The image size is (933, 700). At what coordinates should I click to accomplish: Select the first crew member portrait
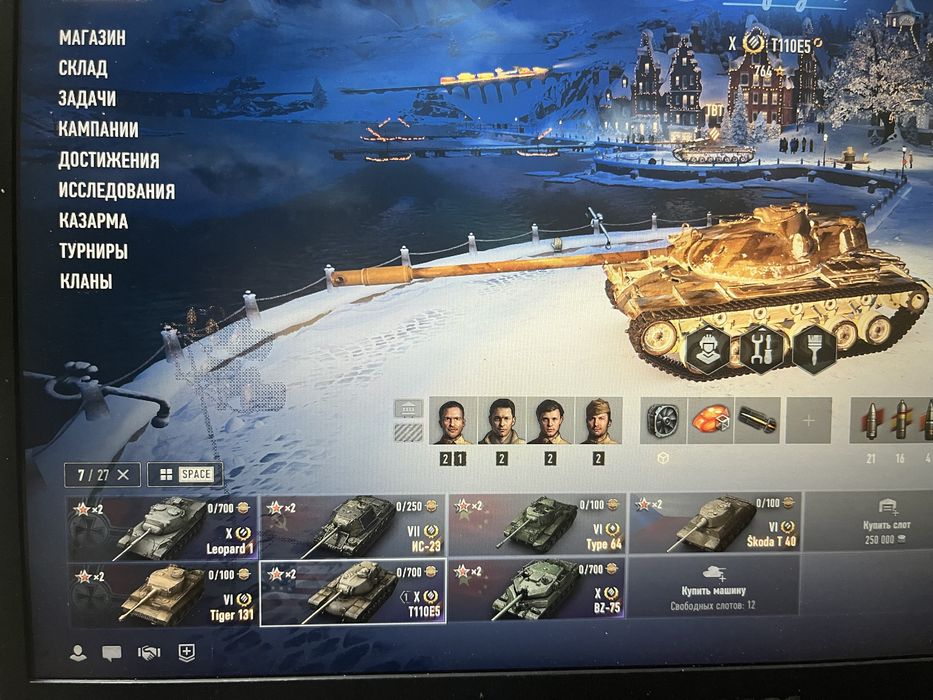point(453,421)
